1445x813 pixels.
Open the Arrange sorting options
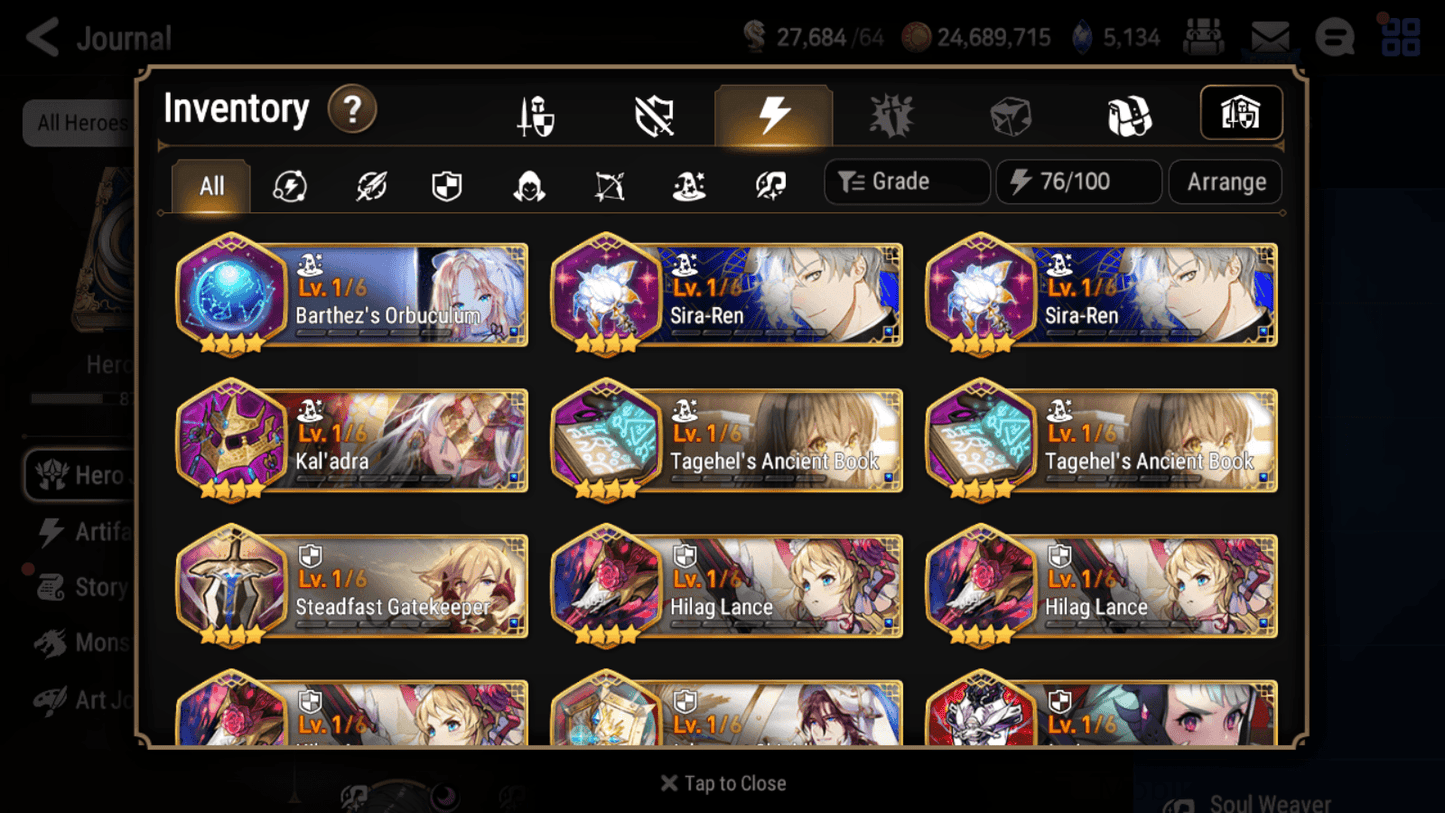pyautogui.click(x=1224, y=181)
